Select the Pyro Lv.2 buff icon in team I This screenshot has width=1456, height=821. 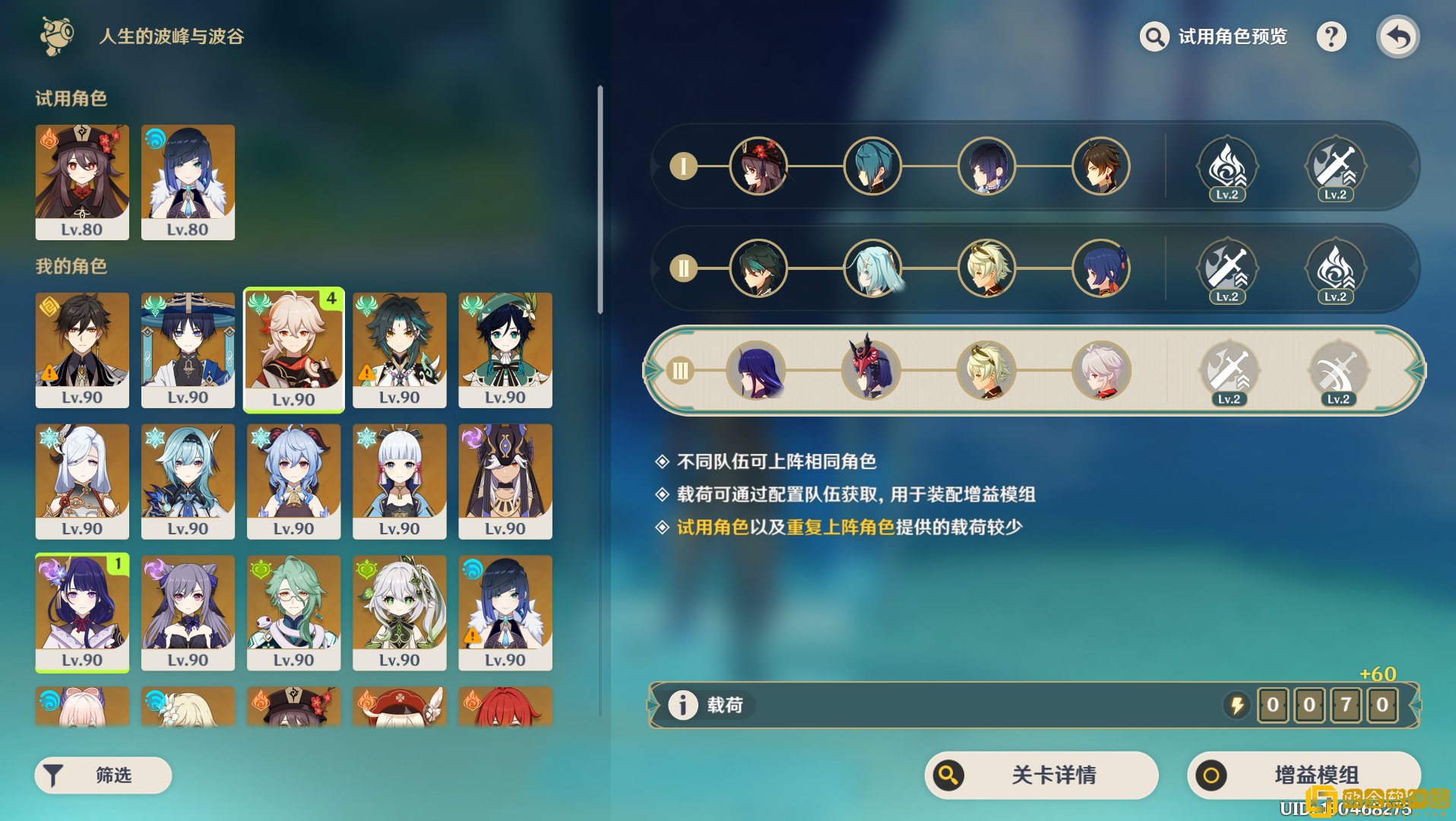[x=1227, y=166]
